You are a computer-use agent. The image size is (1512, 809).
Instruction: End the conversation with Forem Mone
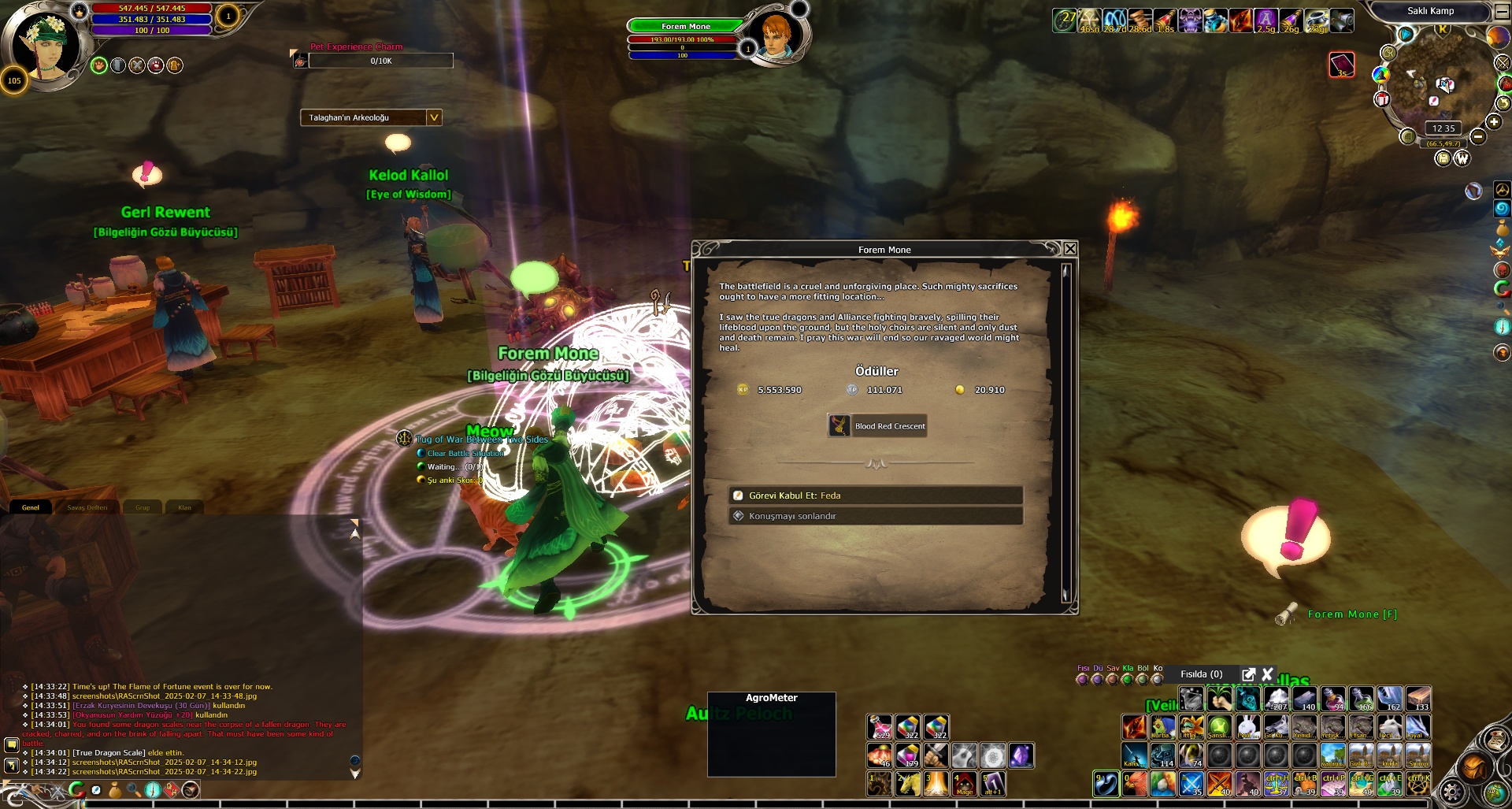pos(874,516)
